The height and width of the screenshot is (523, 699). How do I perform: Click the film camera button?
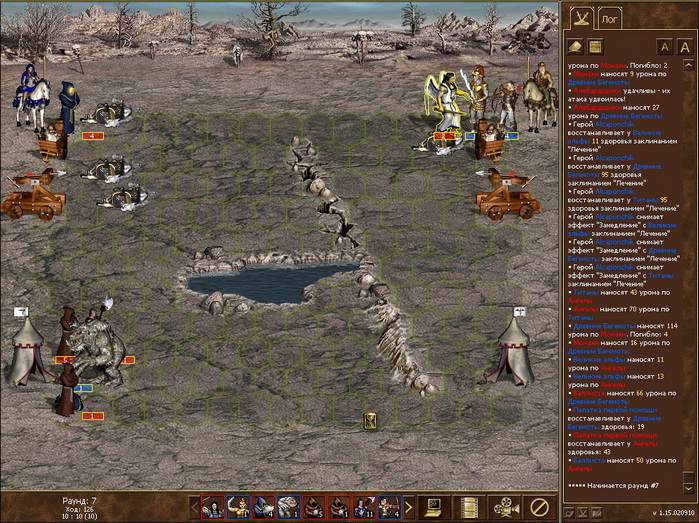click(x=505, y=506)
